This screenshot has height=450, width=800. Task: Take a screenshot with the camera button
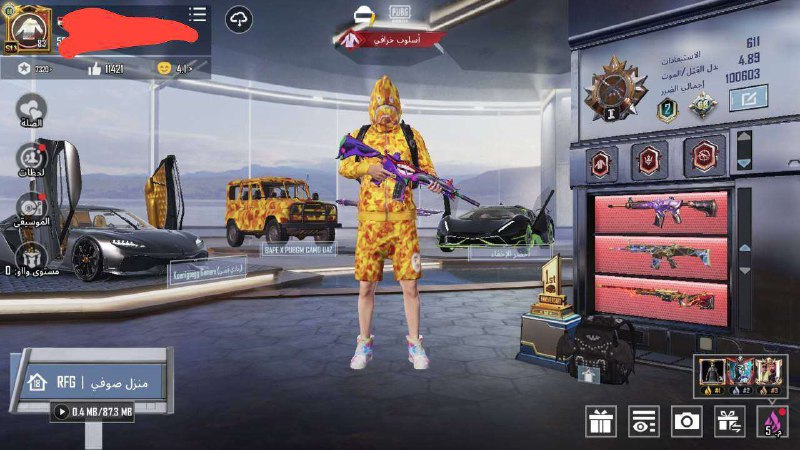coord(686,421)
